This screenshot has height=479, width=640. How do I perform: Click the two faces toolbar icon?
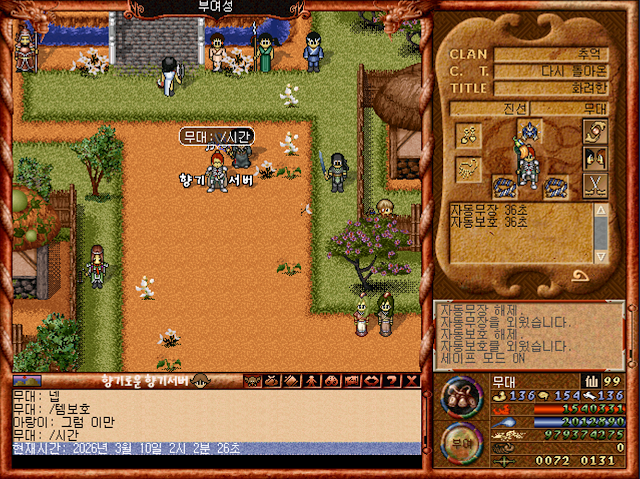pyautogui.click(x=332, y=381)
